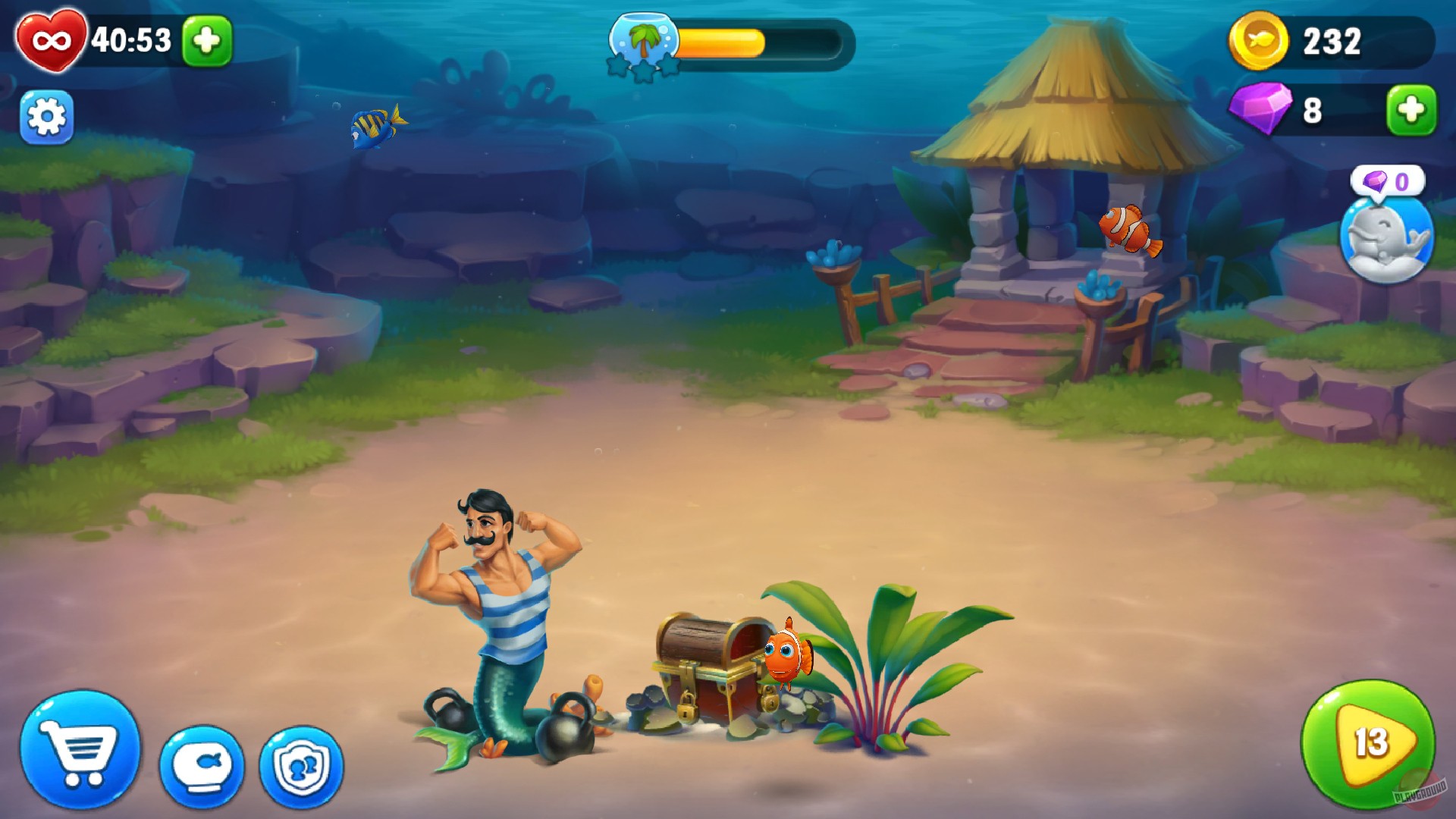Check the level progress bar

coord(758,42)
